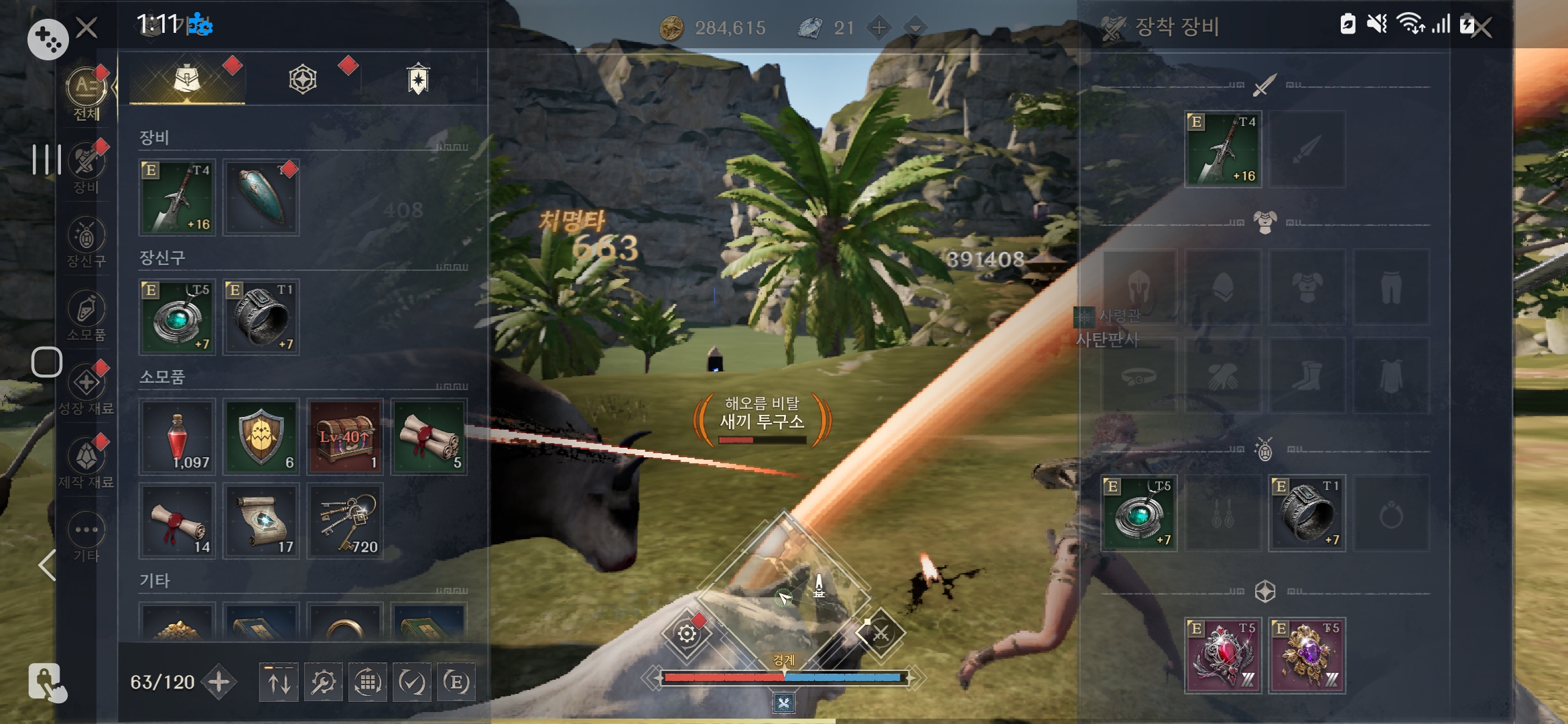Select the key ring item stack
1568x724 pixels.
tap(344, 521)
